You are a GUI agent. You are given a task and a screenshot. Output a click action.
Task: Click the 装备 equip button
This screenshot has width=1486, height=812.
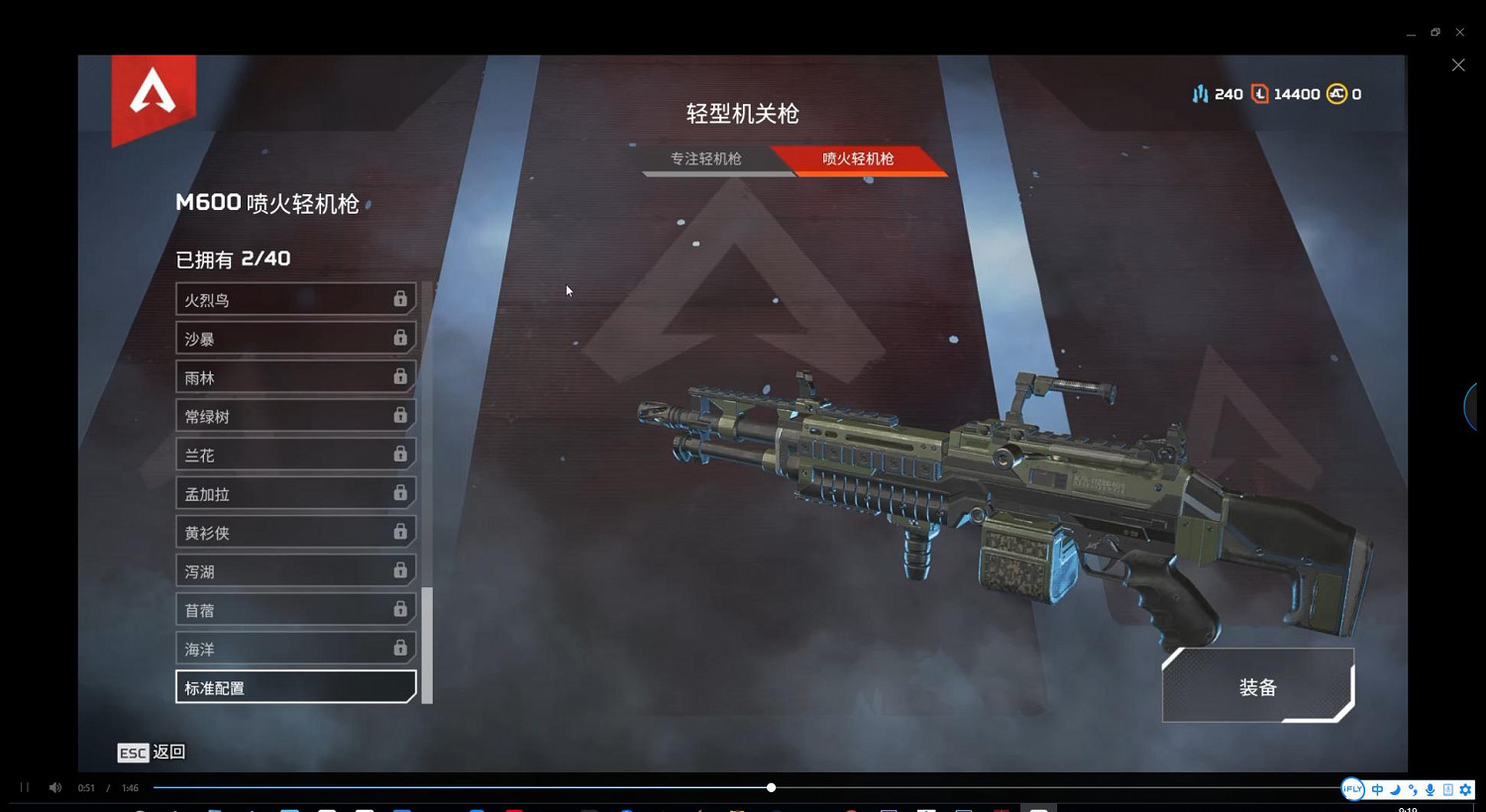click(1257, 686)
